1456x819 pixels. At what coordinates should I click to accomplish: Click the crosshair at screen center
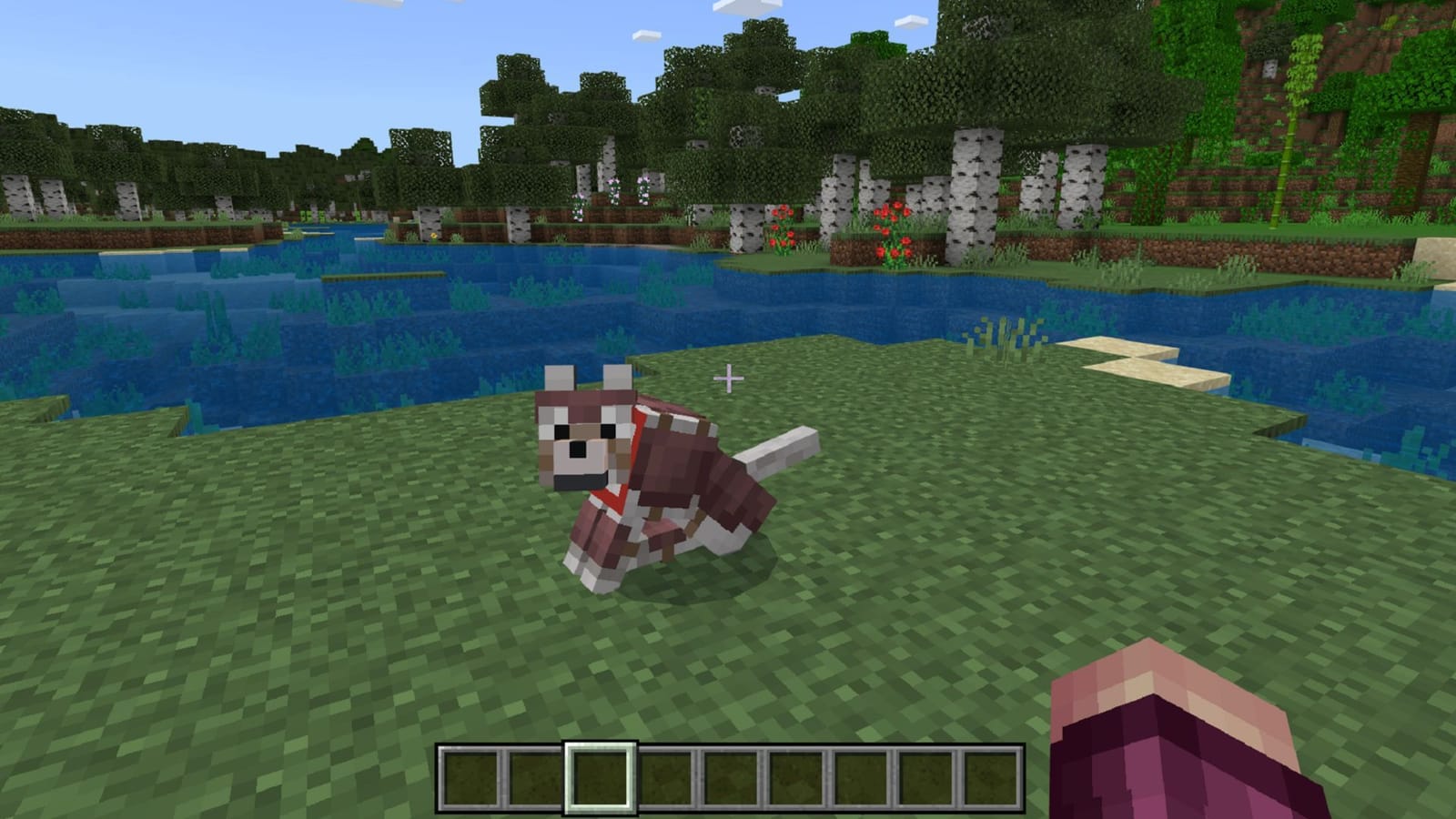point(729,379)
